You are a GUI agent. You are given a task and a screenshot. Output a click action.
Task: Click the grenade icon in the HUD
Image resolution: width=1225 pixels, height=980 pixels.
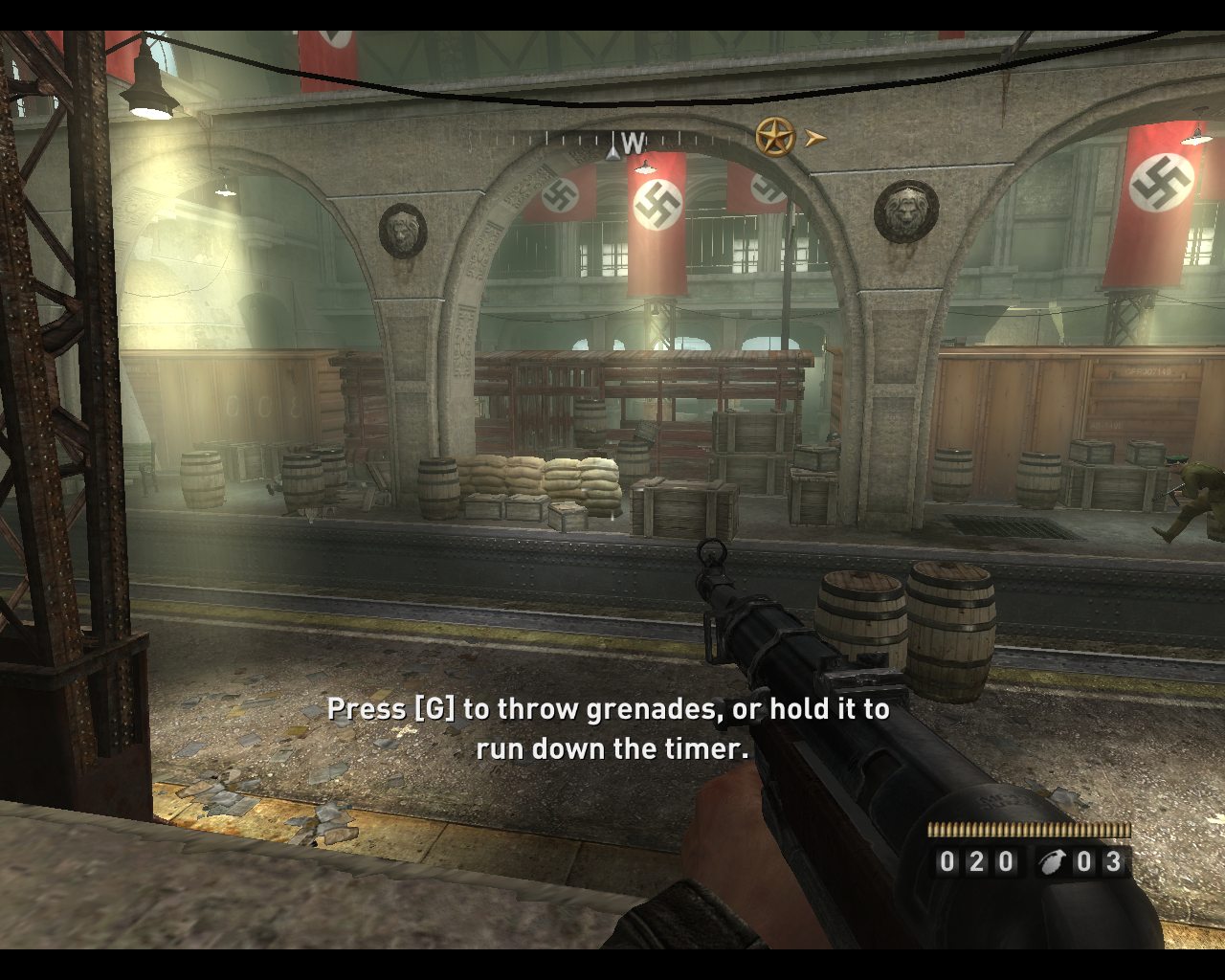click(1052, 862)
